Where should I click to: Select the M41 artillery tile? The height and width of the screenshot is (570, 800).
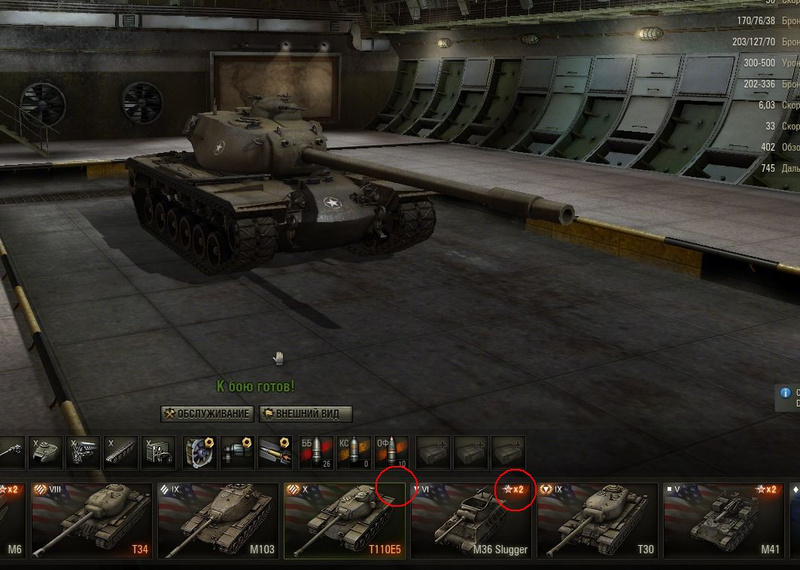coord(724,520)
